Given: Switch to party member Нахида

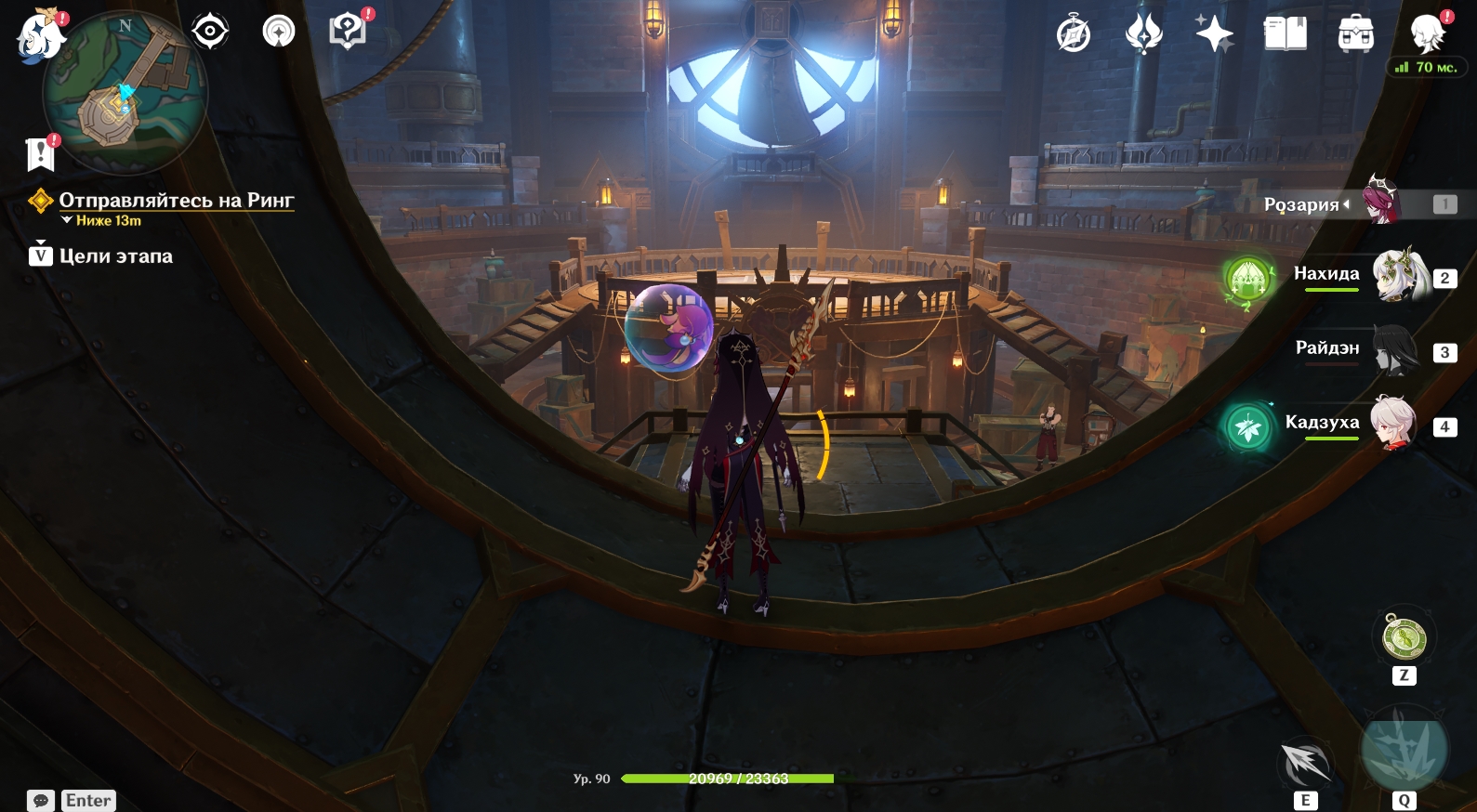Looking at the screenshot, I should [x=1402, y=276].
